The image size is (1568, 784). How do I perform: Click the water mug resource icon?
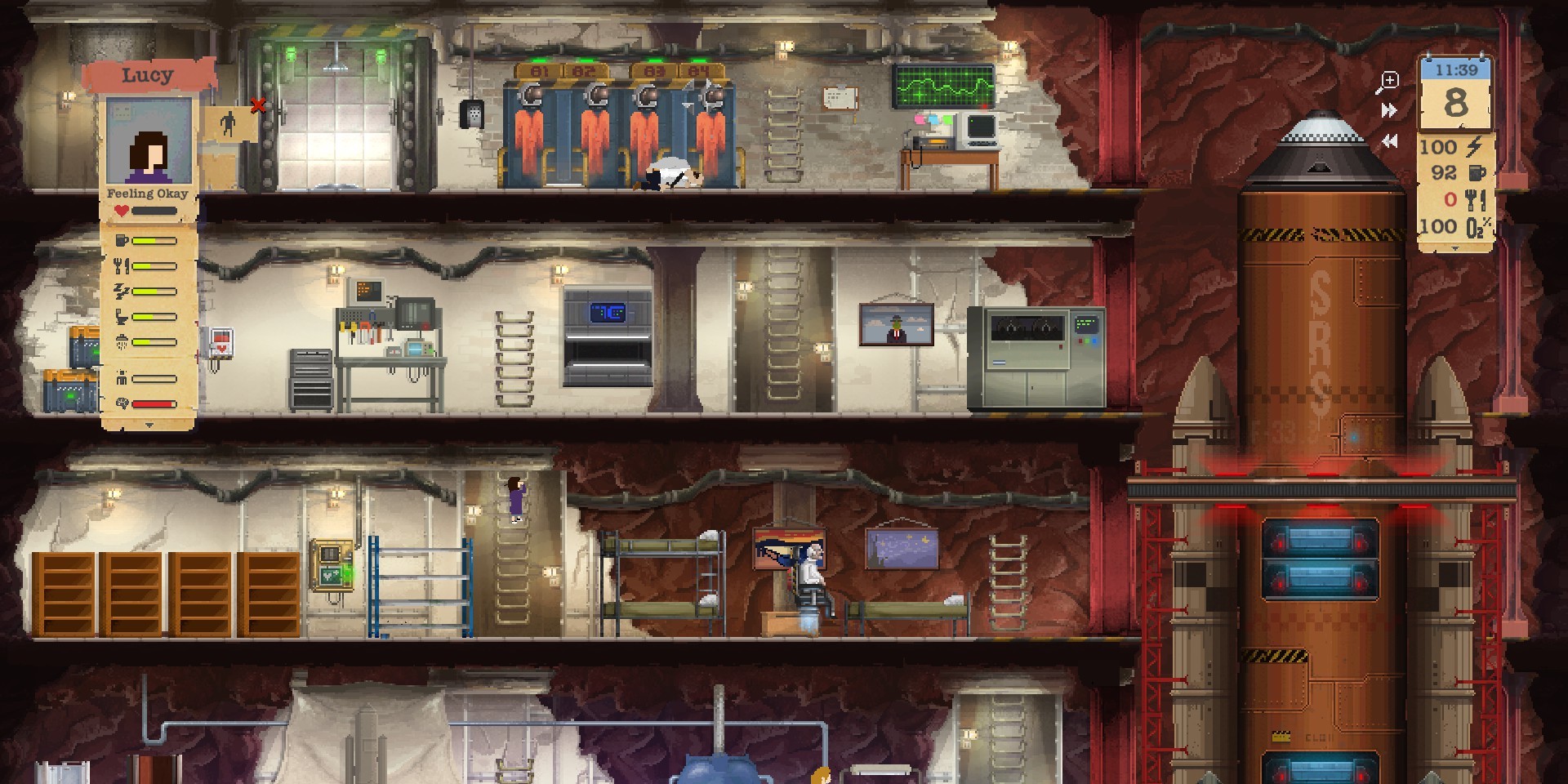tap(1475, 173)
